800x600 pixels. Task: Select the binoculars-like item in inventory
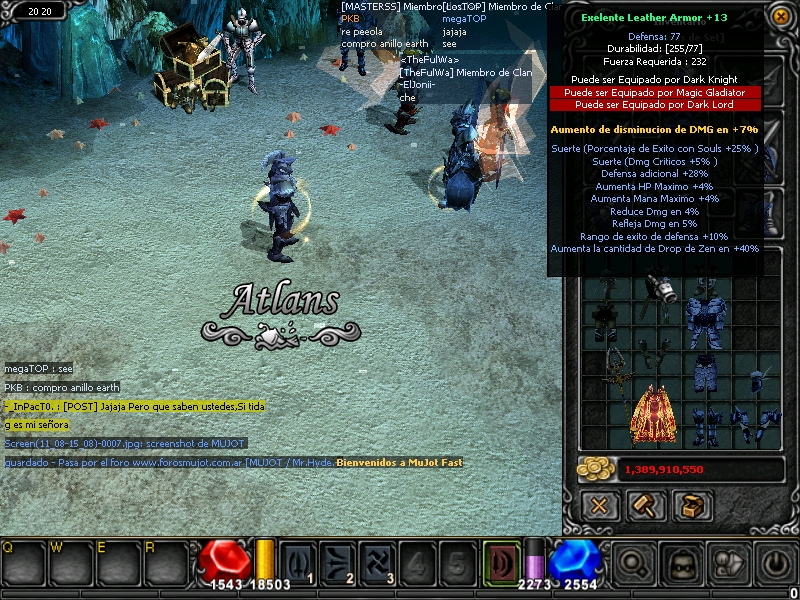pos(664,289)
